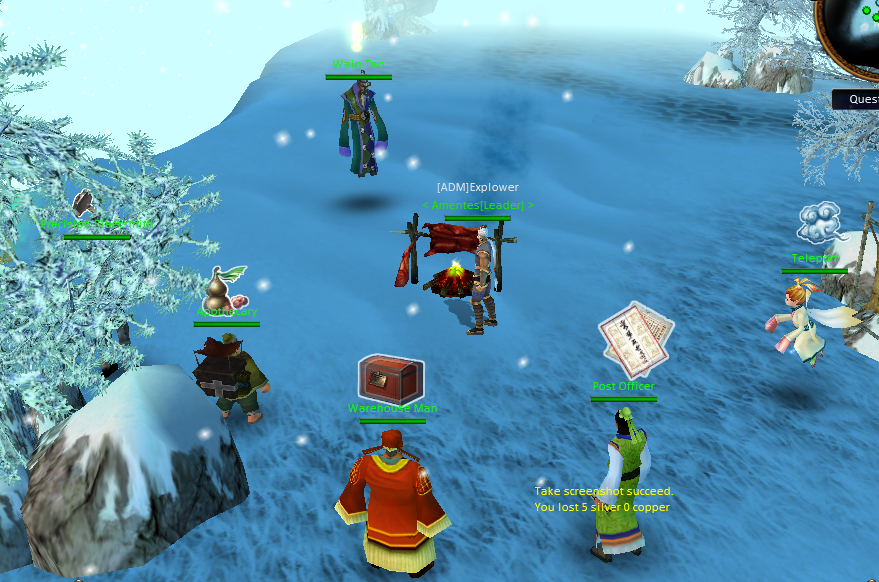The height and width of the screenshot is (582, 879).
Task: Open the Quest panel button
Action: click(860, 99)
